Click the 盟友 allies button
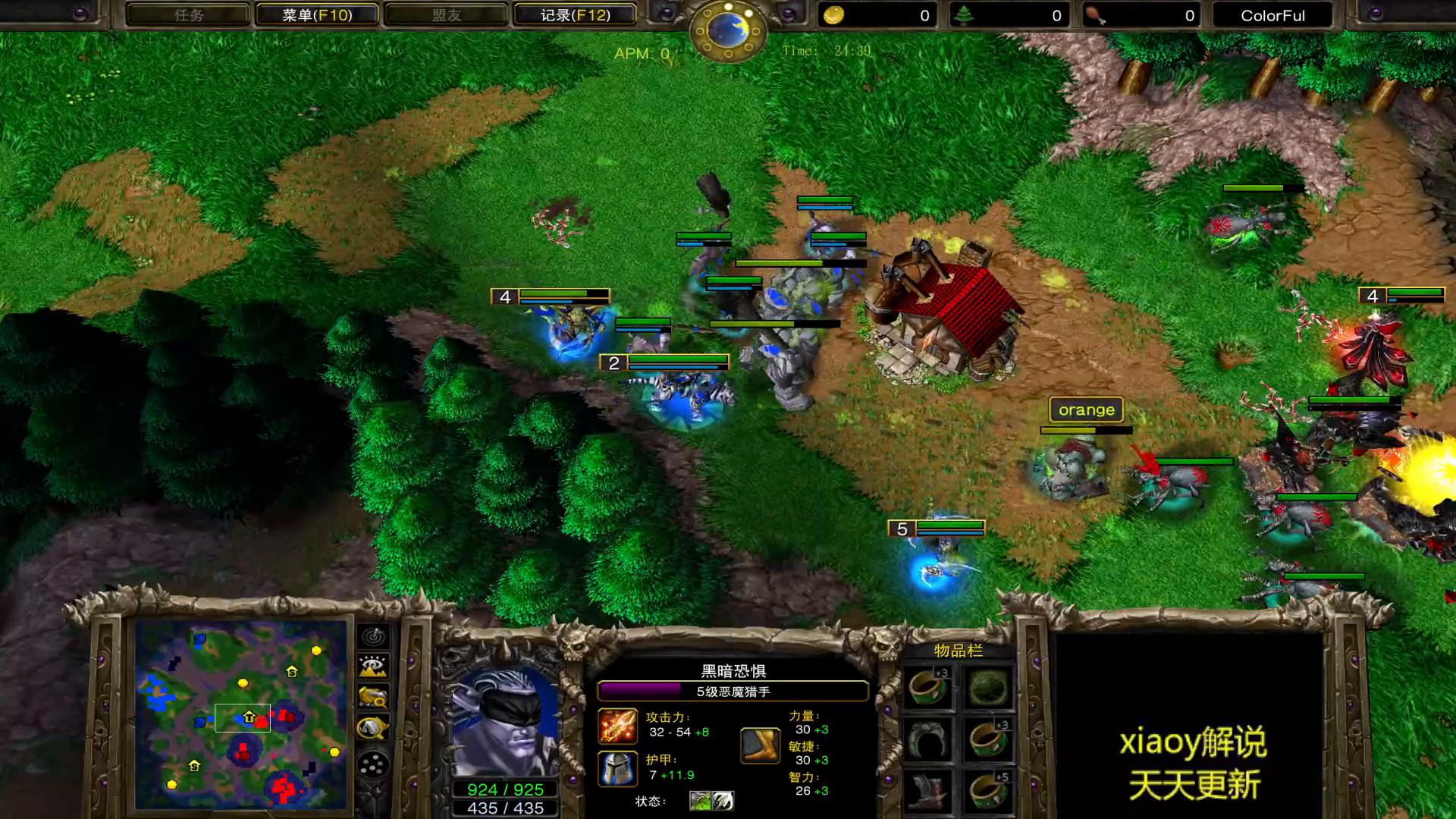This screenshot has width=1456, height=819. [x=446, y=15]
